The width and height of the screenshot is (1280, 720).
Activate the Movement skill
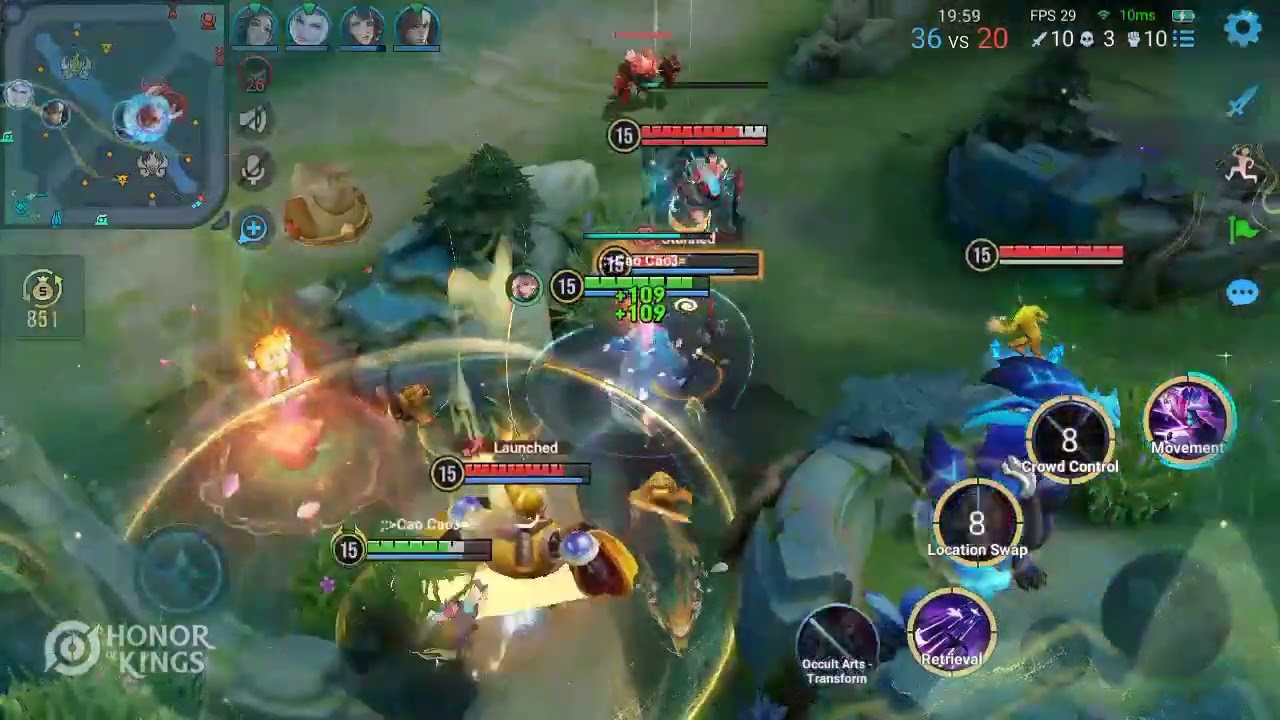1188,420
